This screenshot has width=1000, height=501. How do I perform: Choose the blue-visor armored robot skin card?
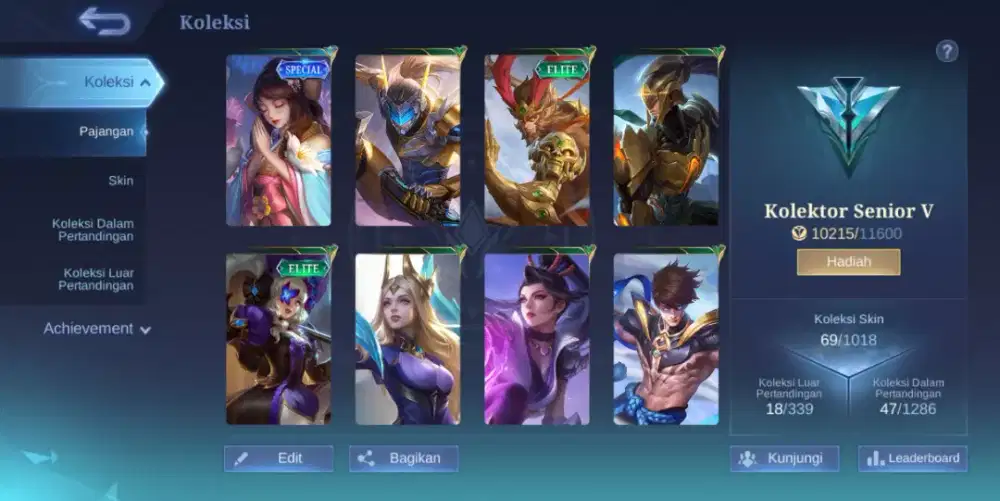click(408, 139)
